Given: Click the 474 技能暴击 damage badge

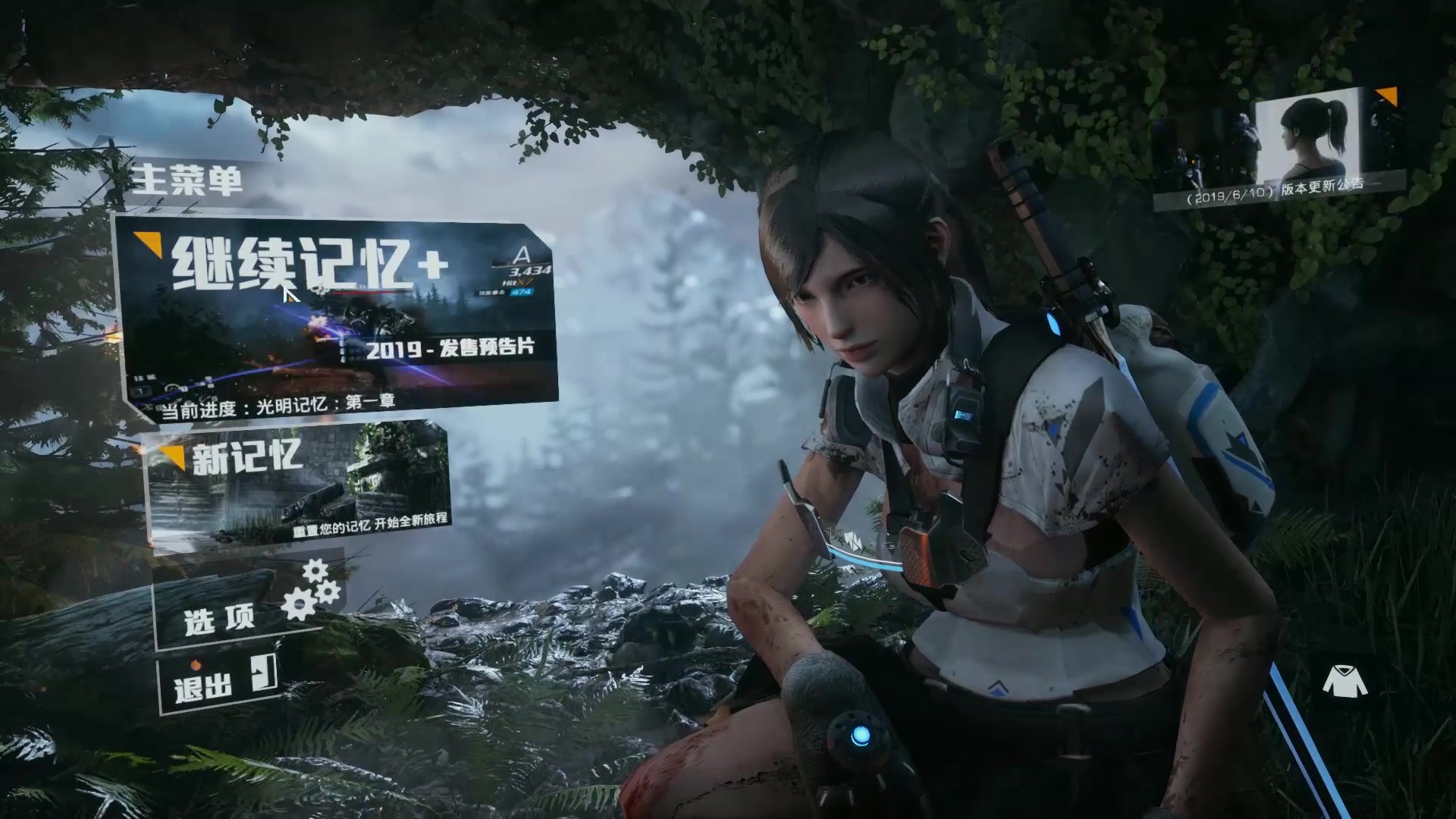Looking at the screenshot, I should [x=522, y=293].
